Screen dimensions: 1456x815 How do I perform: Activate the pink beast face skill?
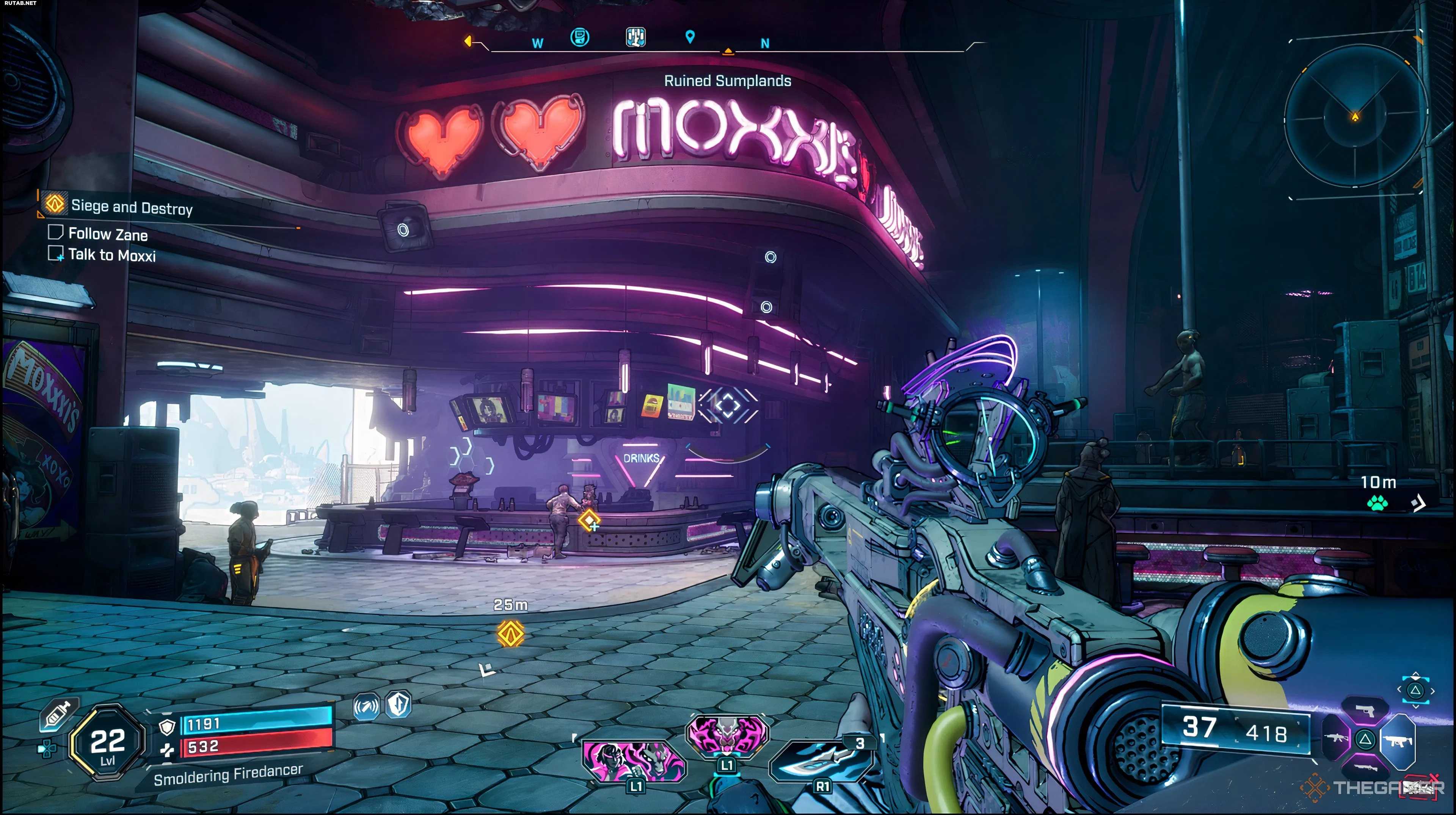727,735
